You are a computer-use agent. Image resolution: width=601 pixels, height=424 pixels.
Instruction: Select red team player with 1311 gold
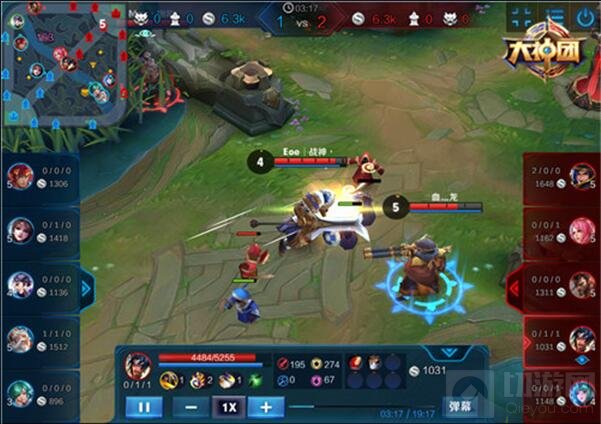(x=562, y=287)
